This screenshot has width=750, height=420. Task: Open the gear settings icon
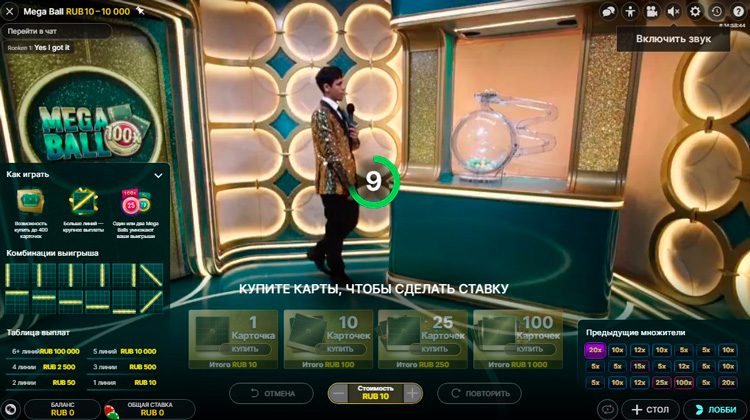tap(696, 11)
